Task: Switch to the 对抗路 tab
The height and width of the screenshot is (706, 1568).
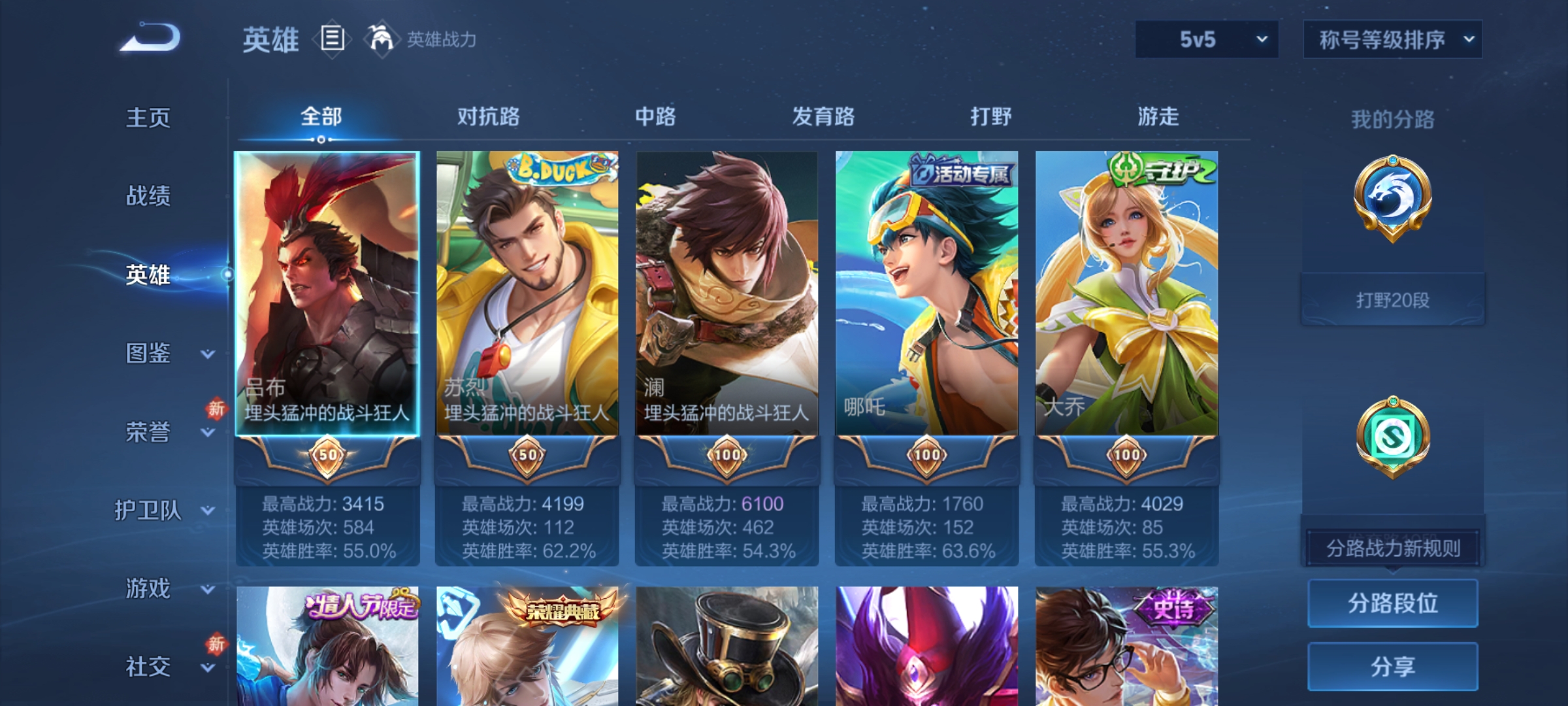Action: [488, 116]
